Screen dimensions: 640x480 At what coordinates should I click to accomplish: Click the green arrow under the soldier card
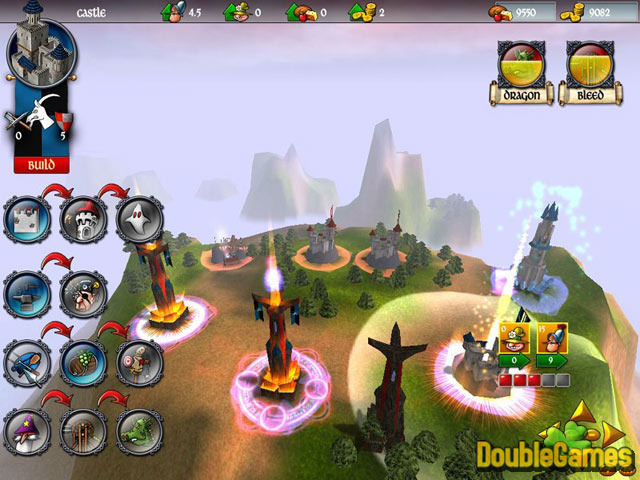553,360
